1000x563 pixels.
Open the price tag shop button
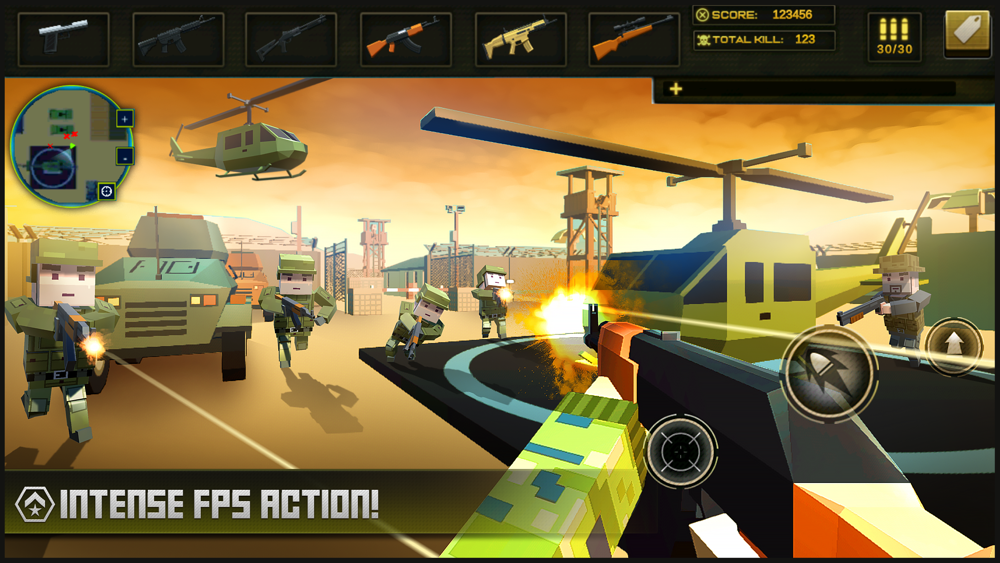coord(967,34)
